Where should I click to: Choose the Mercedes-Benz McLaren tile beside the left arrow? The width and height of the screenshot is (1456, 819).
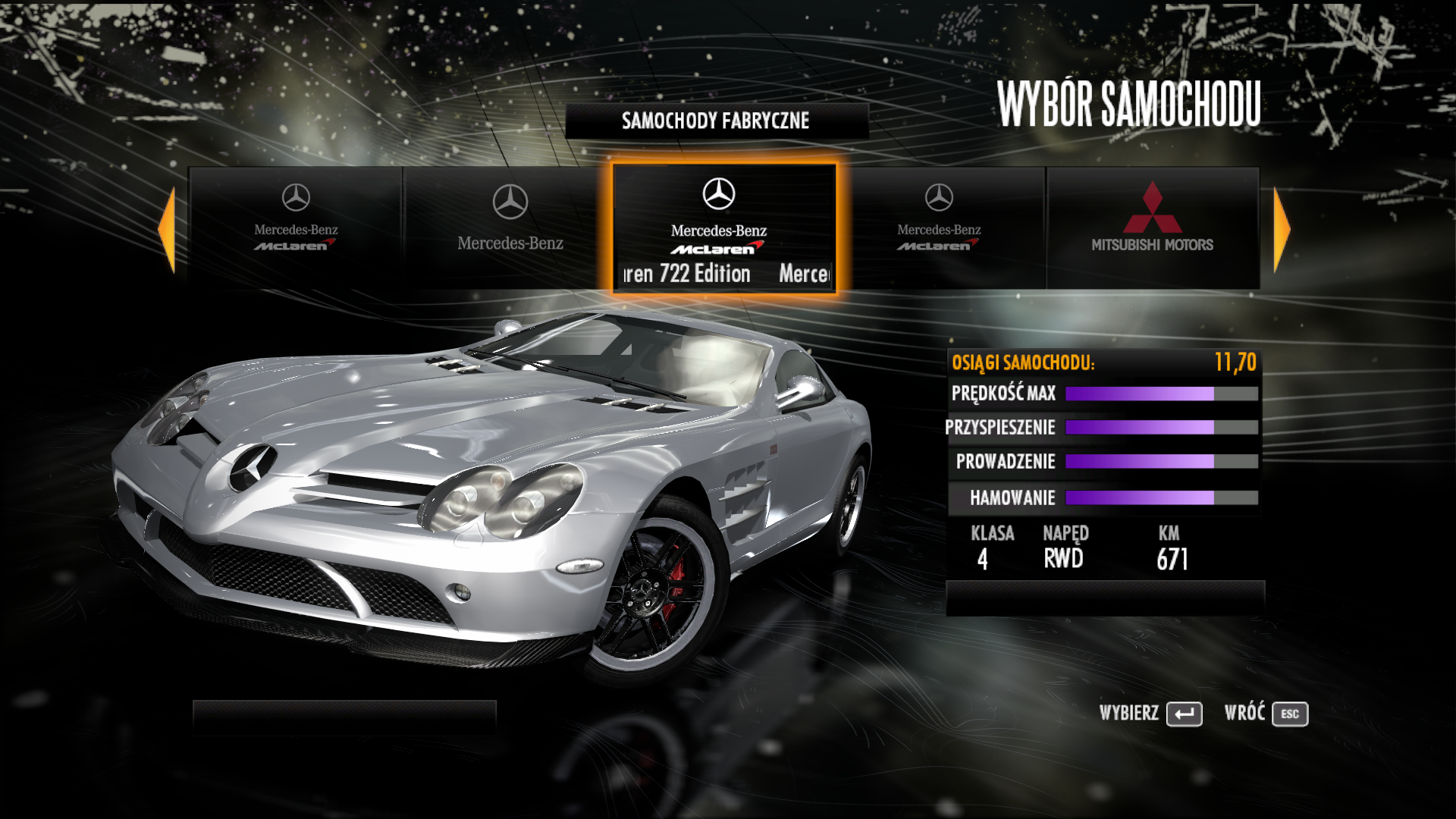[296, 227]
